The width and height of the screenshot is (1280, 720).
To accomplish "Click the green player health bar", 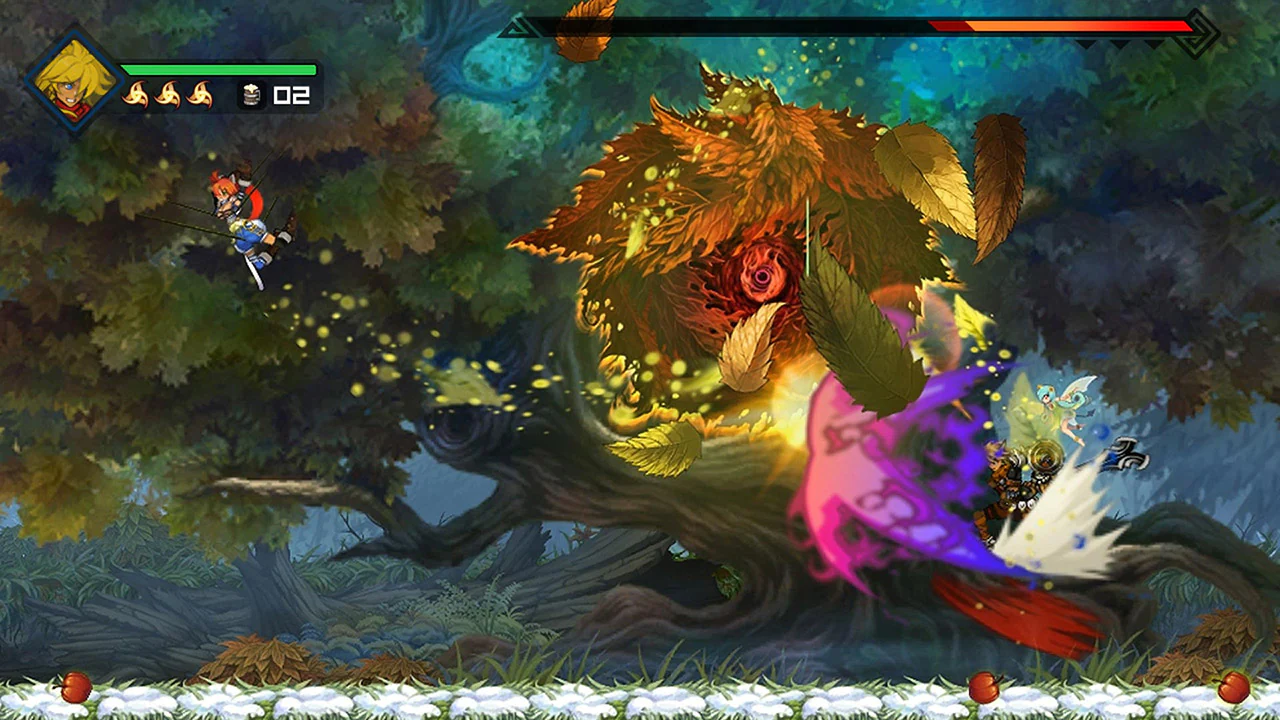I will (220, 70).
